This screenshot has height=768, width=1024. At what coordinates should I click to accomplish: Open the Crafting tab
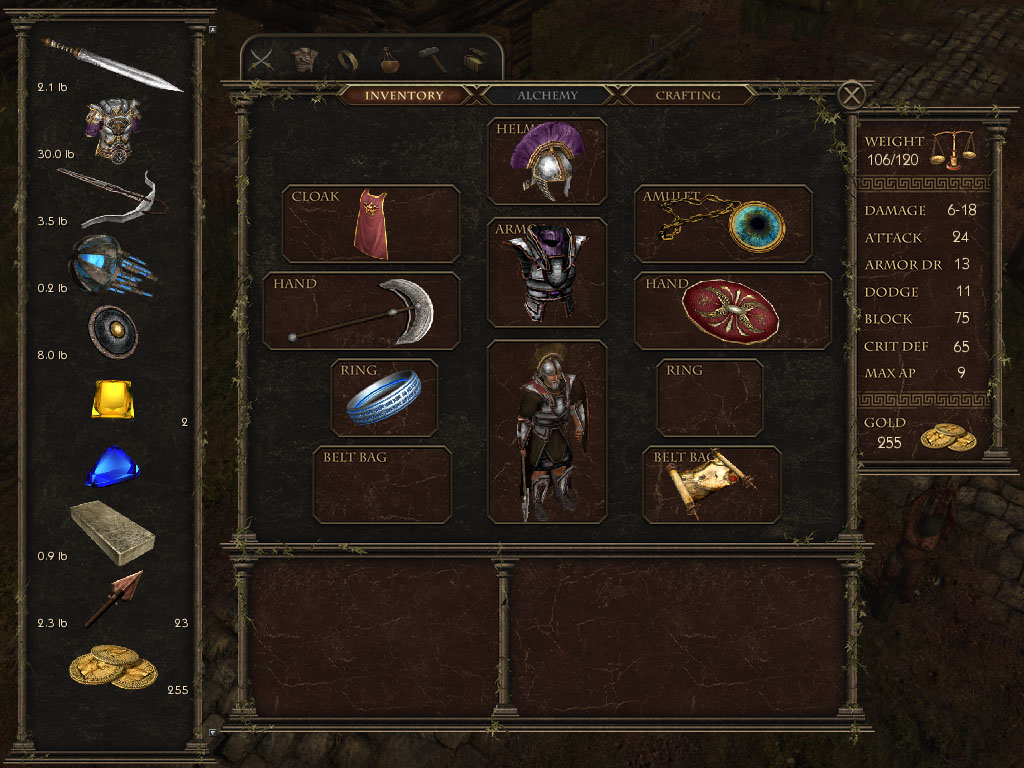click(x=687, y=96)
